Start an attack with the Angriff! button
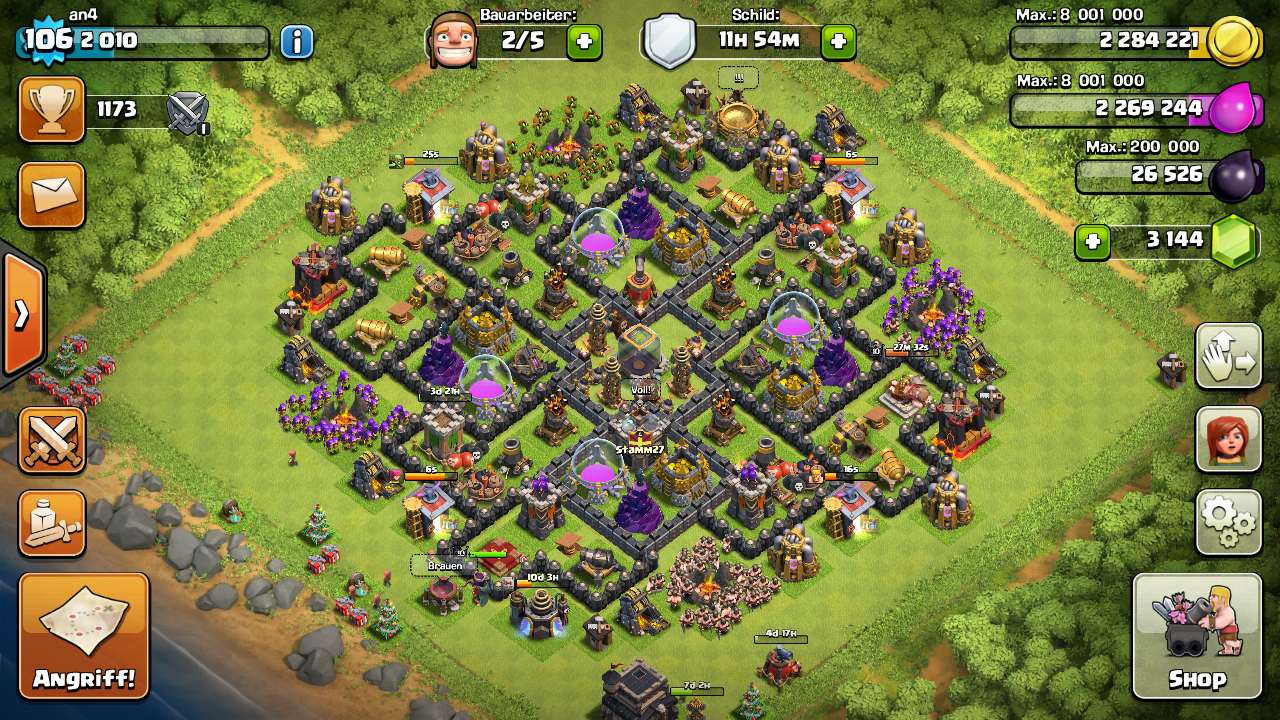The image size is (1280, 720). [x=84, y=636]
